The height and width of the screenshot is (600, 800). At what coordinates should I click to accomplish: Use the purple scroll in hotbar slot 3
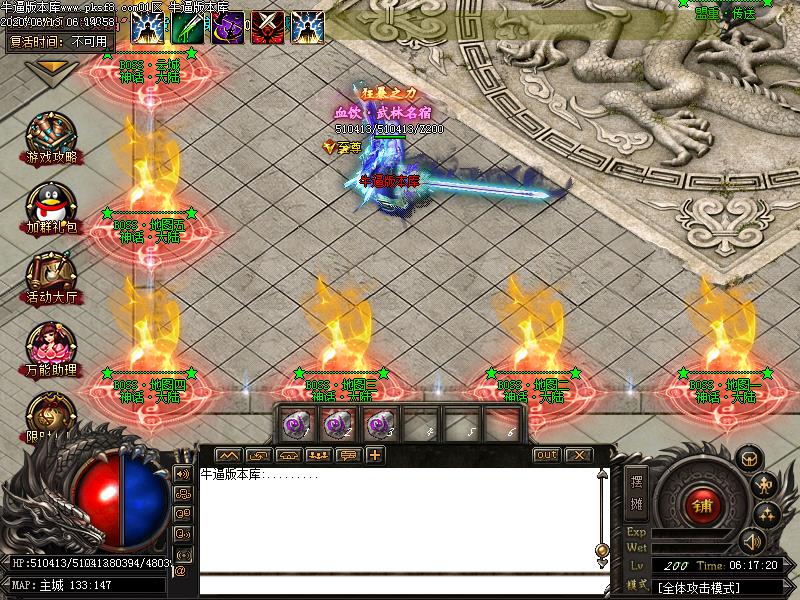point(378,424)
